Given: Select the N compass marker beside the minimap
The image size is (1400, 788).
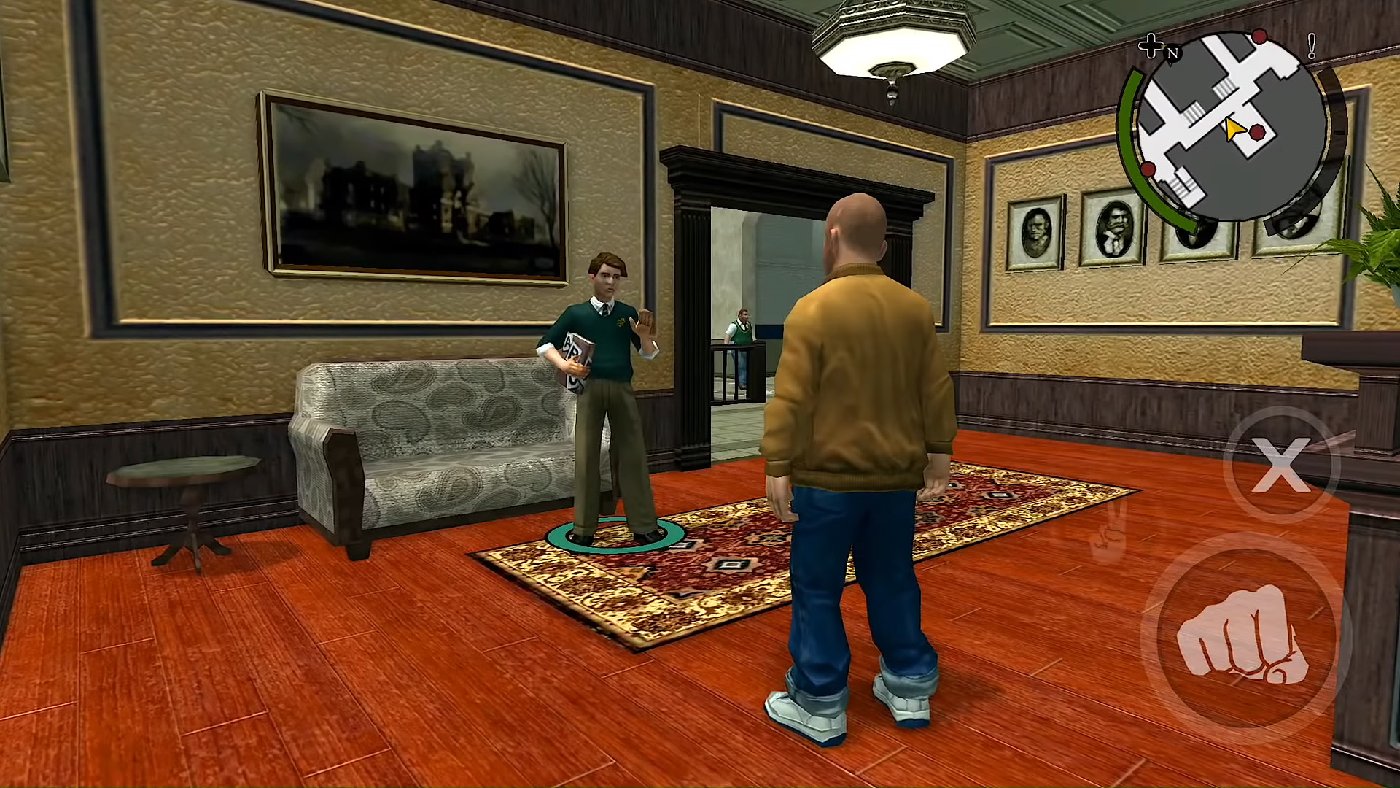Looking at the screenshot, I should click(x=1173, y=53).
